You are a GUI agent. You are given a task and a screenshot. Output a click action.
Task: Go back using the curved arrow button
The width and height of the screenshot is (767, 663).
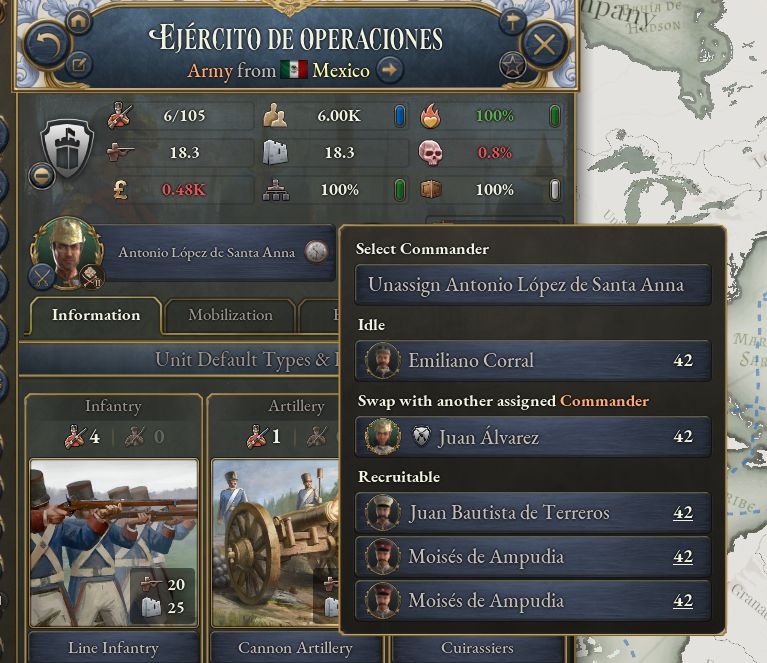(x=45, y=44)
